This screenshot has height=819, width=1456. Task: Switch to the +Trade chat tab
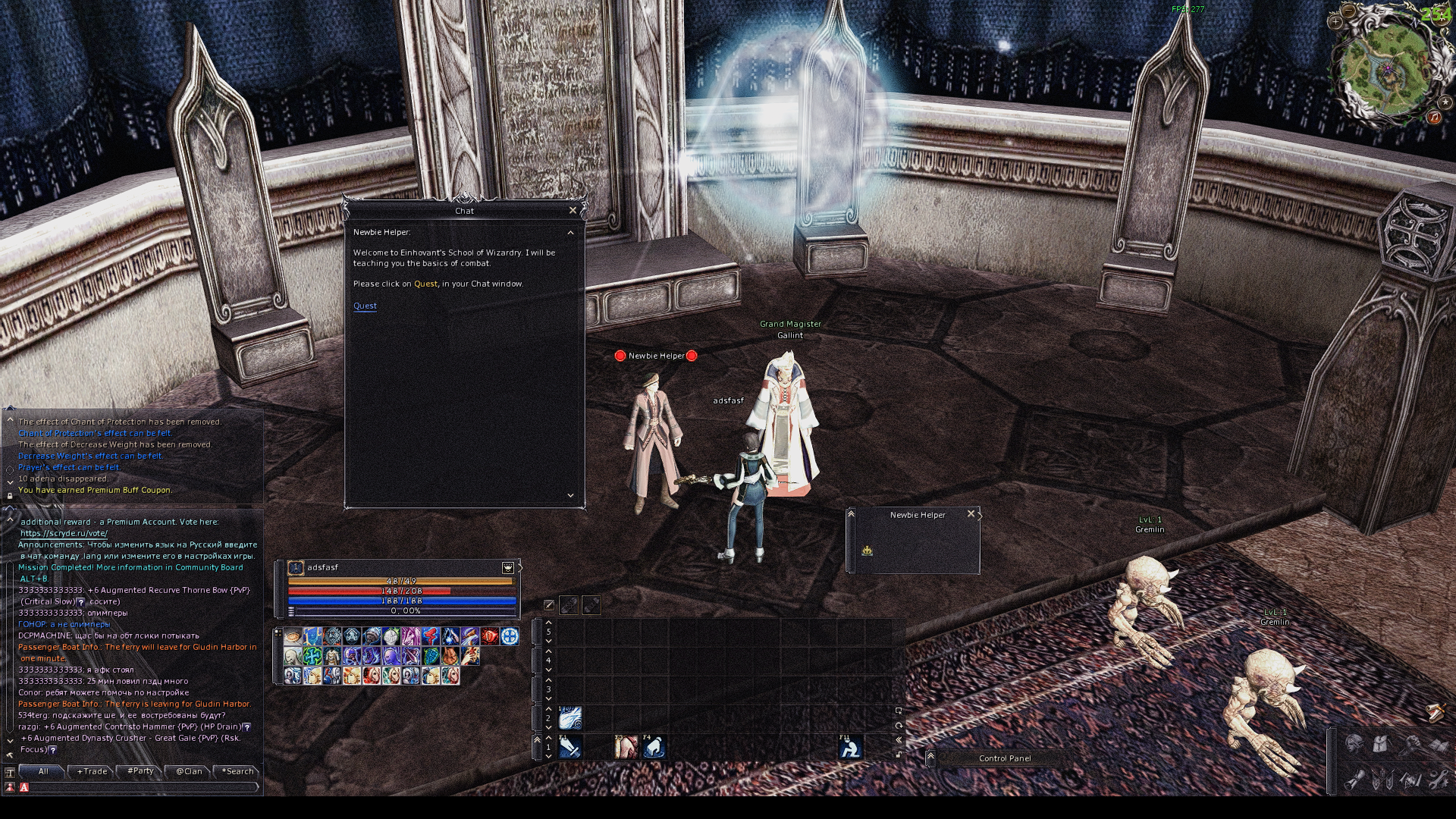tap(93, 771)
